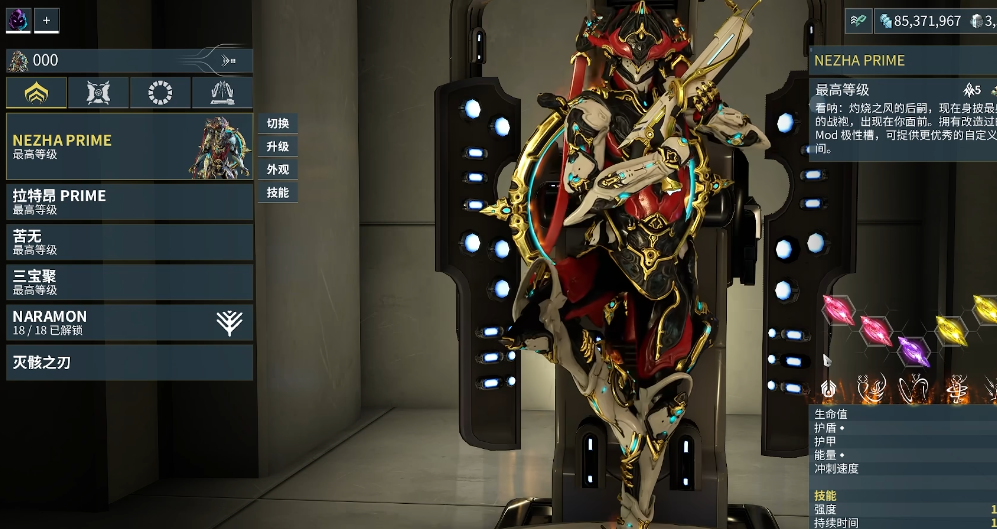Click the 切换 (switch) button
The image size is (997, 529).
(x=278, y=124)
